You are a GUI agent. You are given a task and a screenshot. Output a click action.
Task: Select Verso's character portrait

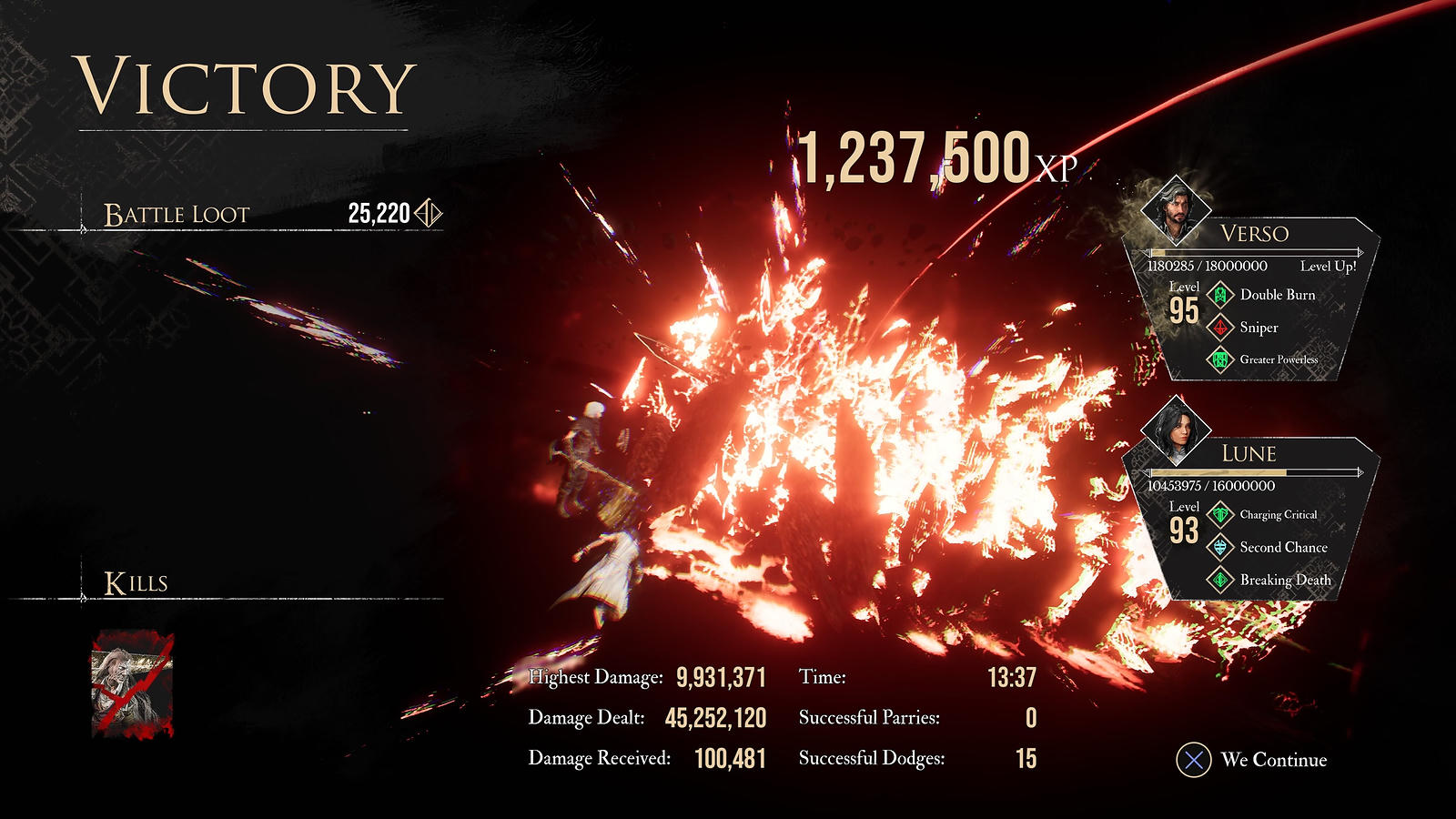tap(1176, 210)
